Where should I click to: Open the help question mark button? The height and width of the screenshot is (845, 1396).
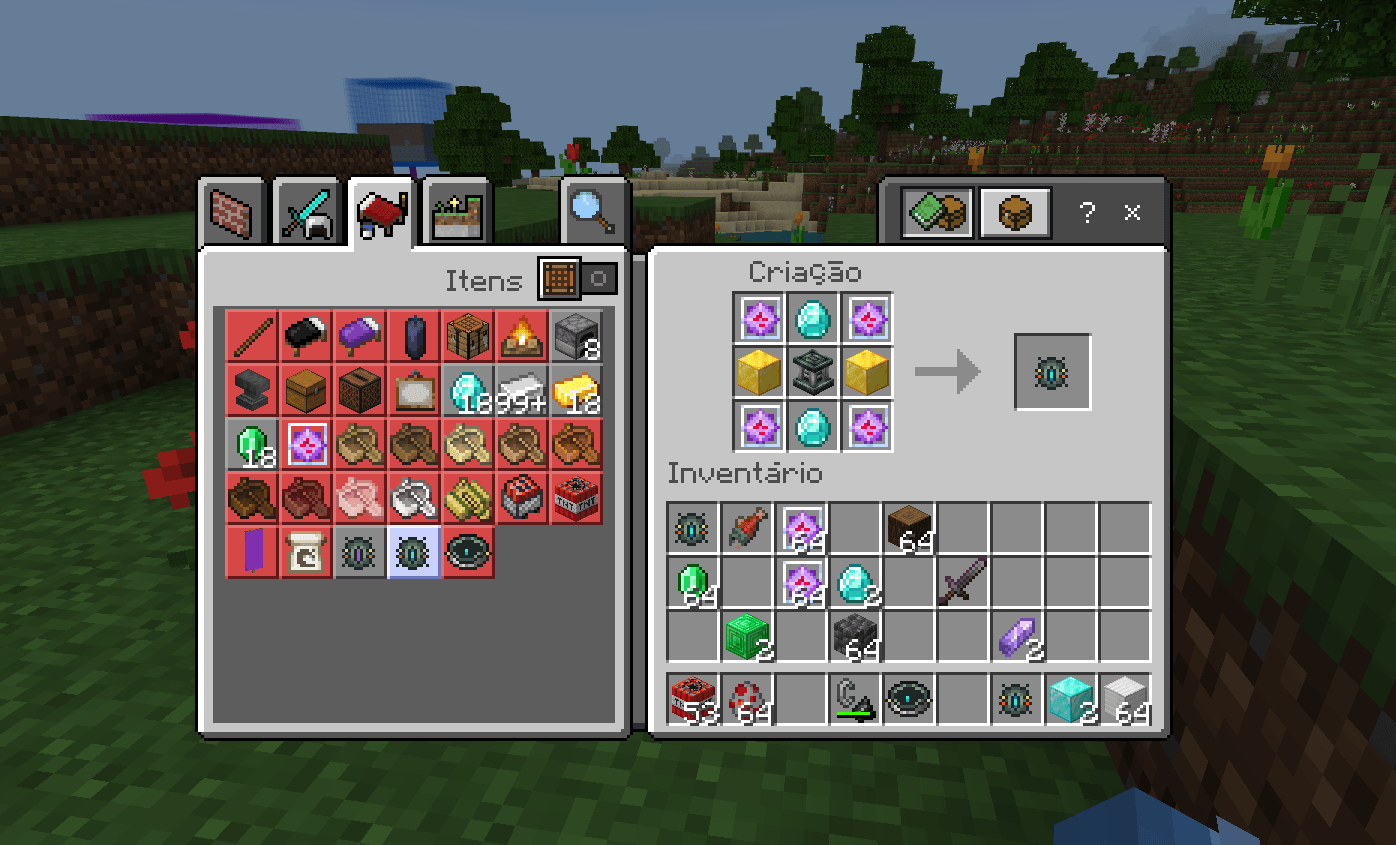pyautogui.click(x=1086, y=212)
